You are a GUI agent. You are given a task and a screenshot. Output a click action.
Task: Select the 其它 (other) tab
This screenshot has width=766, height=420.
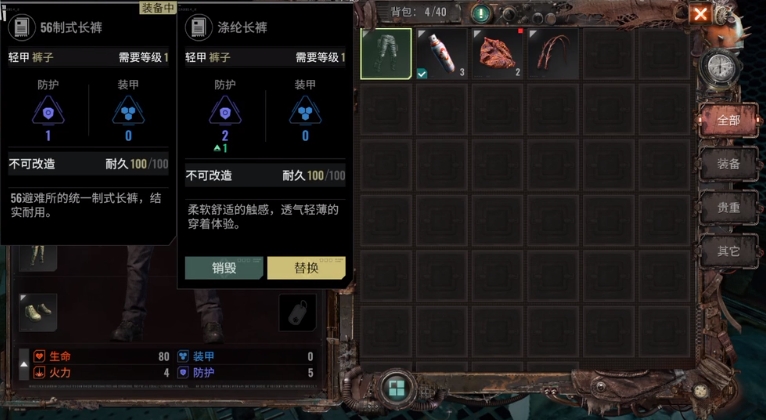tap(728, 251)
